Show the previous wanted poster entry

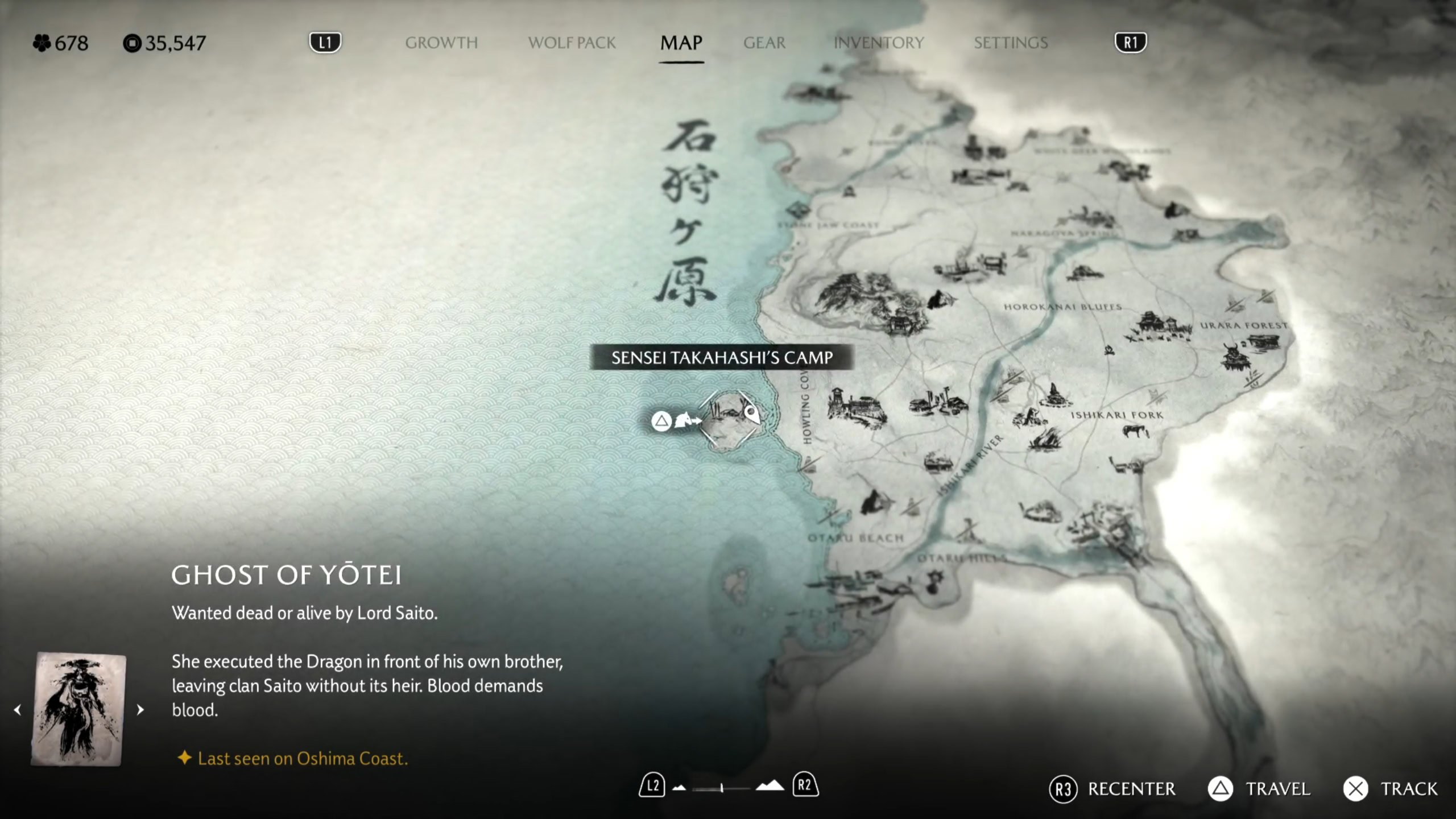coord(18,710)
